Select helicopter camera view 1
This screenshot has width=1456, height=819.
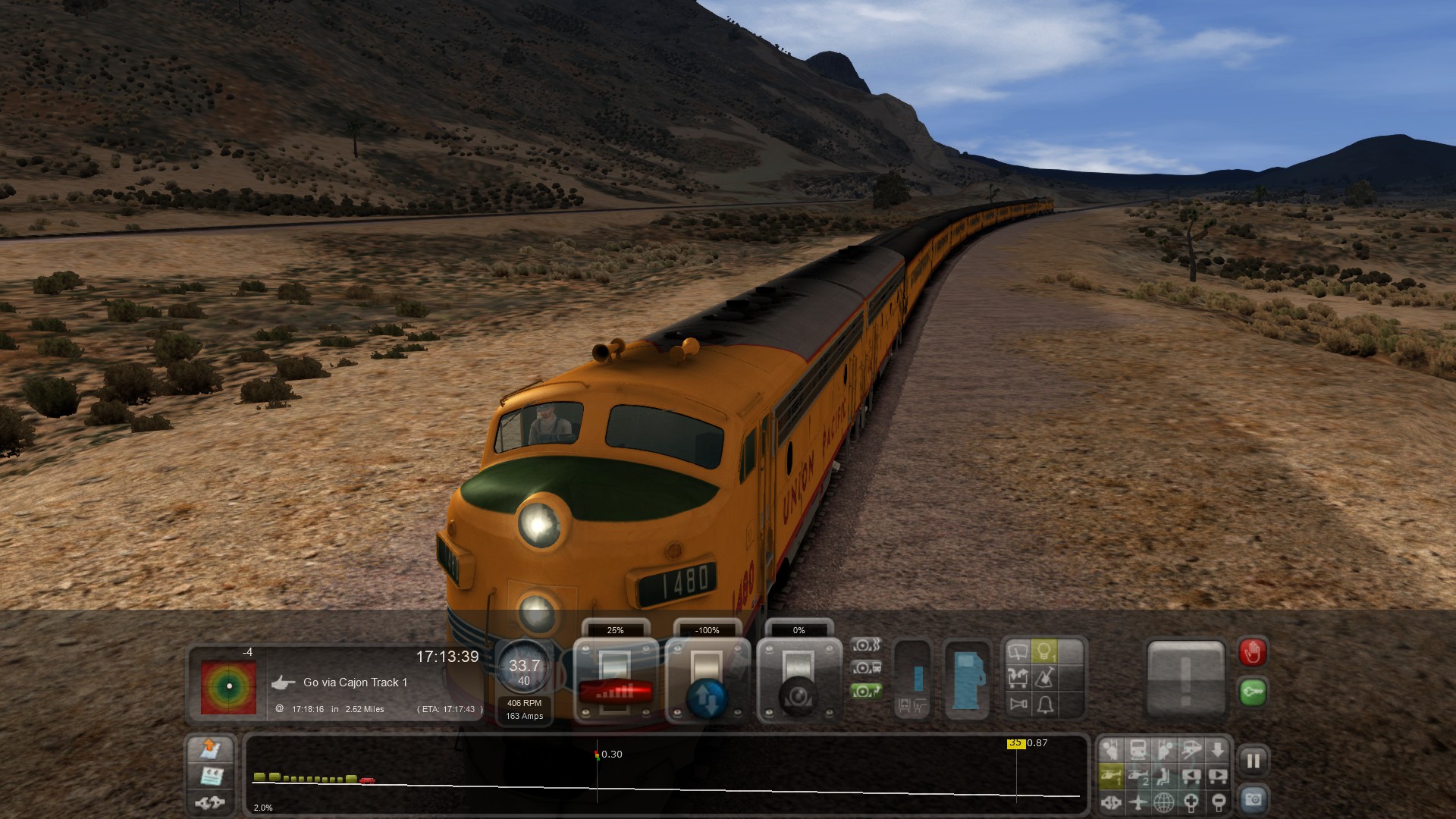coord(1112,776)
